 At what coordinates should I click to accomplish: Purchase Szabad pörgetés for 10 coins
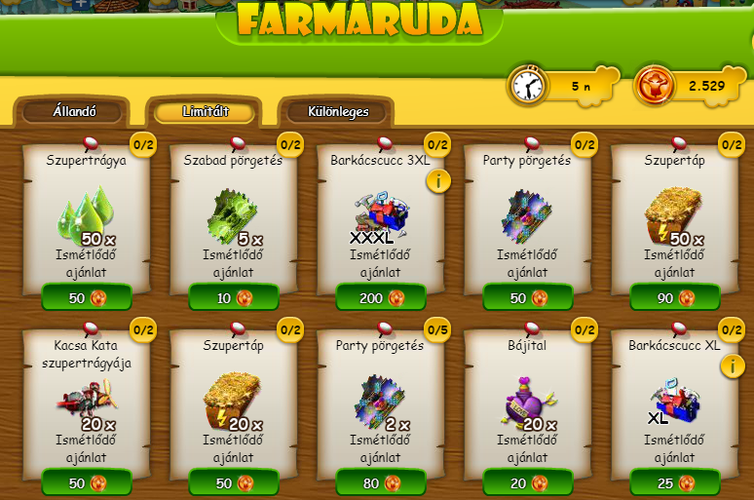pyautogui.click(x=234, y=298)
